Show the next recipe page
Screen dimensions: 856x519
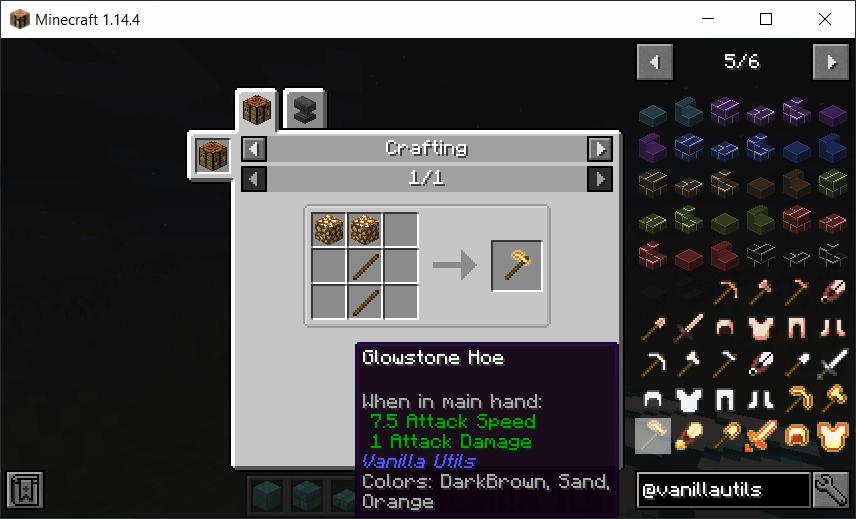pos(599,179)
